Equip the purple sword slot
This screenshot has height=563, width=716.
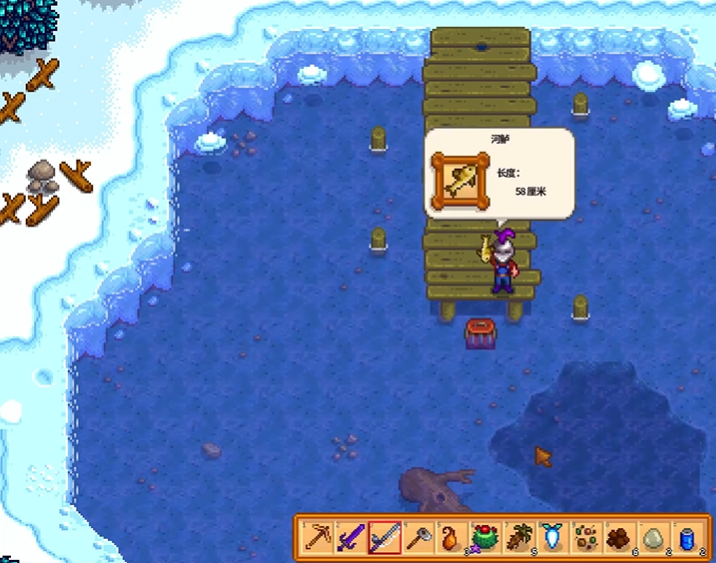coord(351,538)
